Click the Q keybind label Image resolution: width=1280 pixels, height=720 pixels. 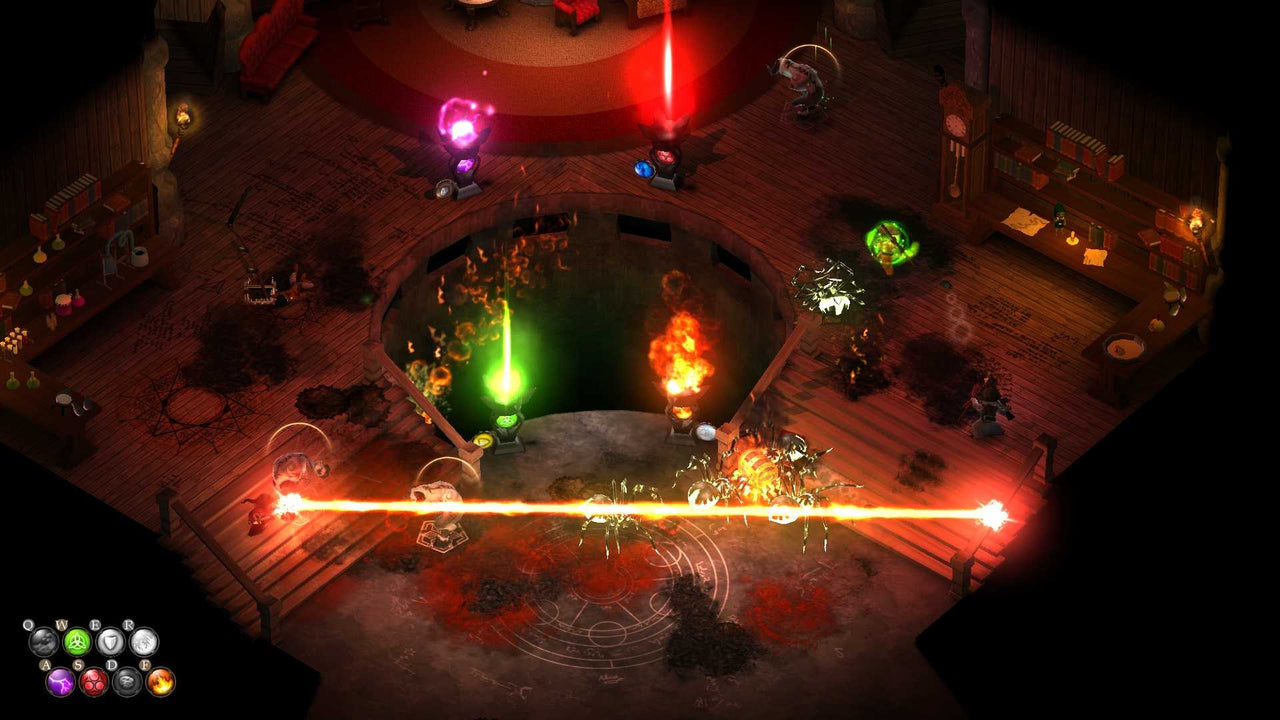coord(28,624)
